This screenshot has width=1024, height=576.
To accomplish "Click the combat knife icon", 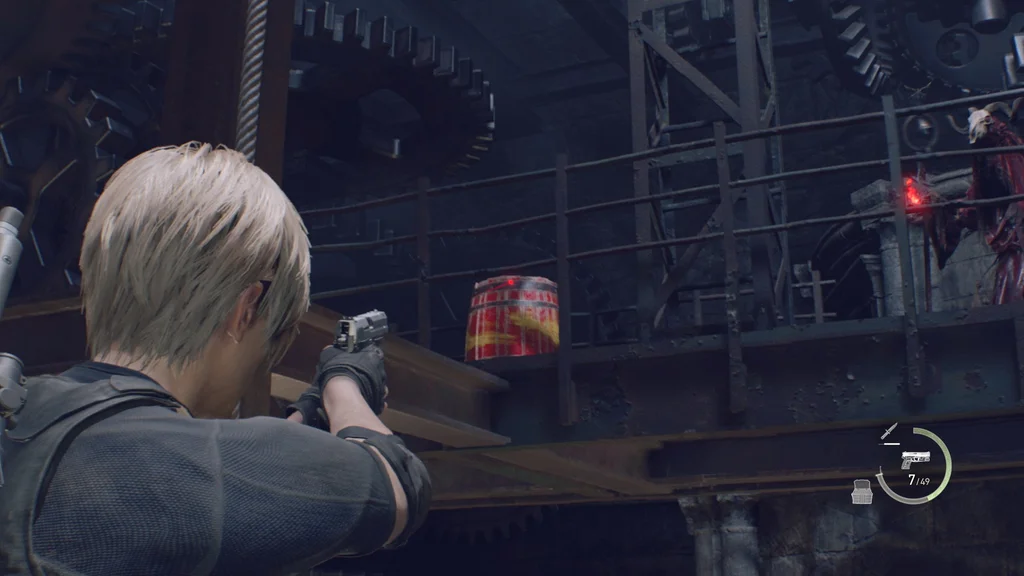I will pyautogui.click(x=889, y=432).
